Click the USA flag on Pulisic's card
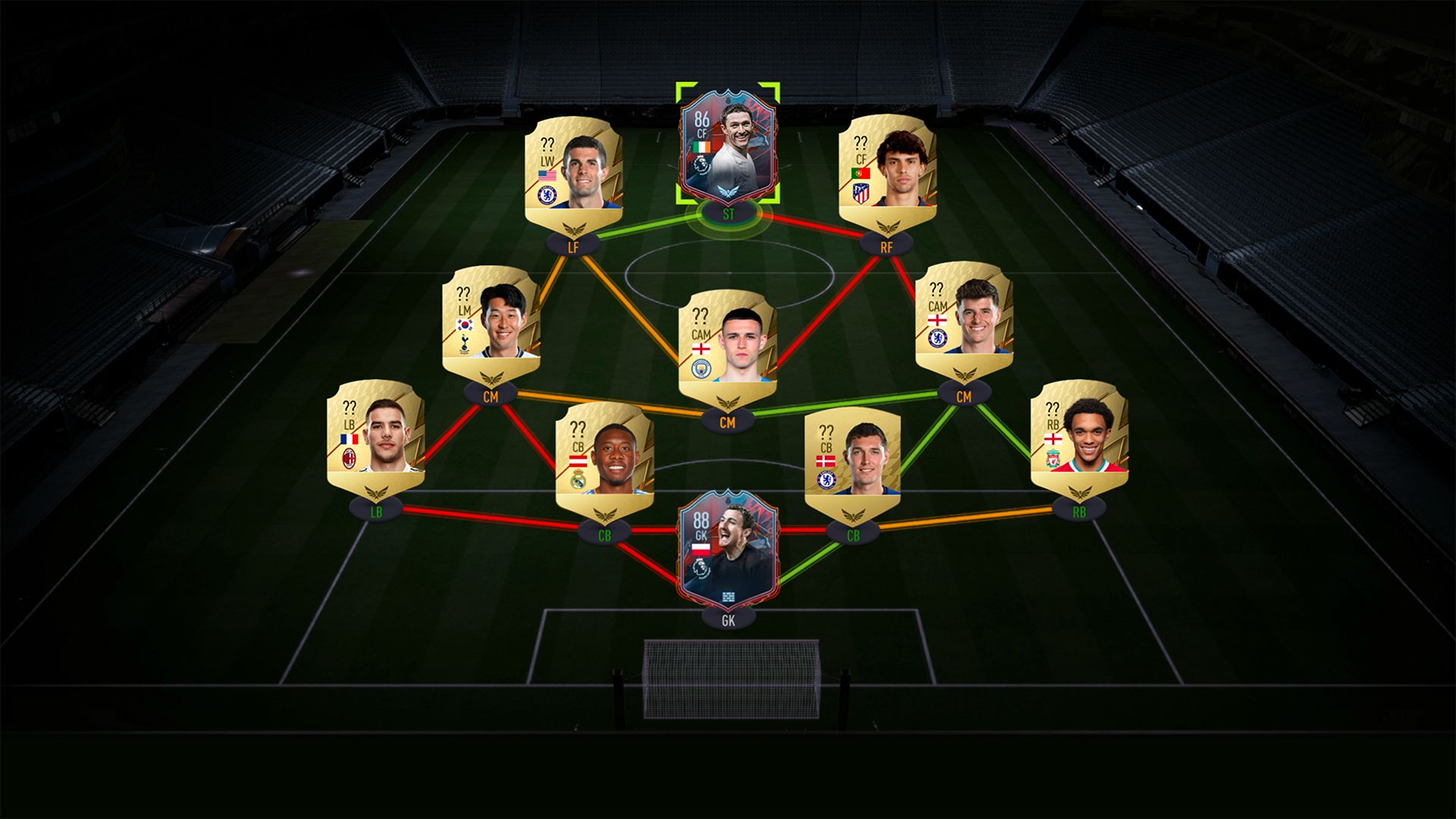Image resolution: width=1456 pixels, height=819 pixels. click(x=548, y=175)
